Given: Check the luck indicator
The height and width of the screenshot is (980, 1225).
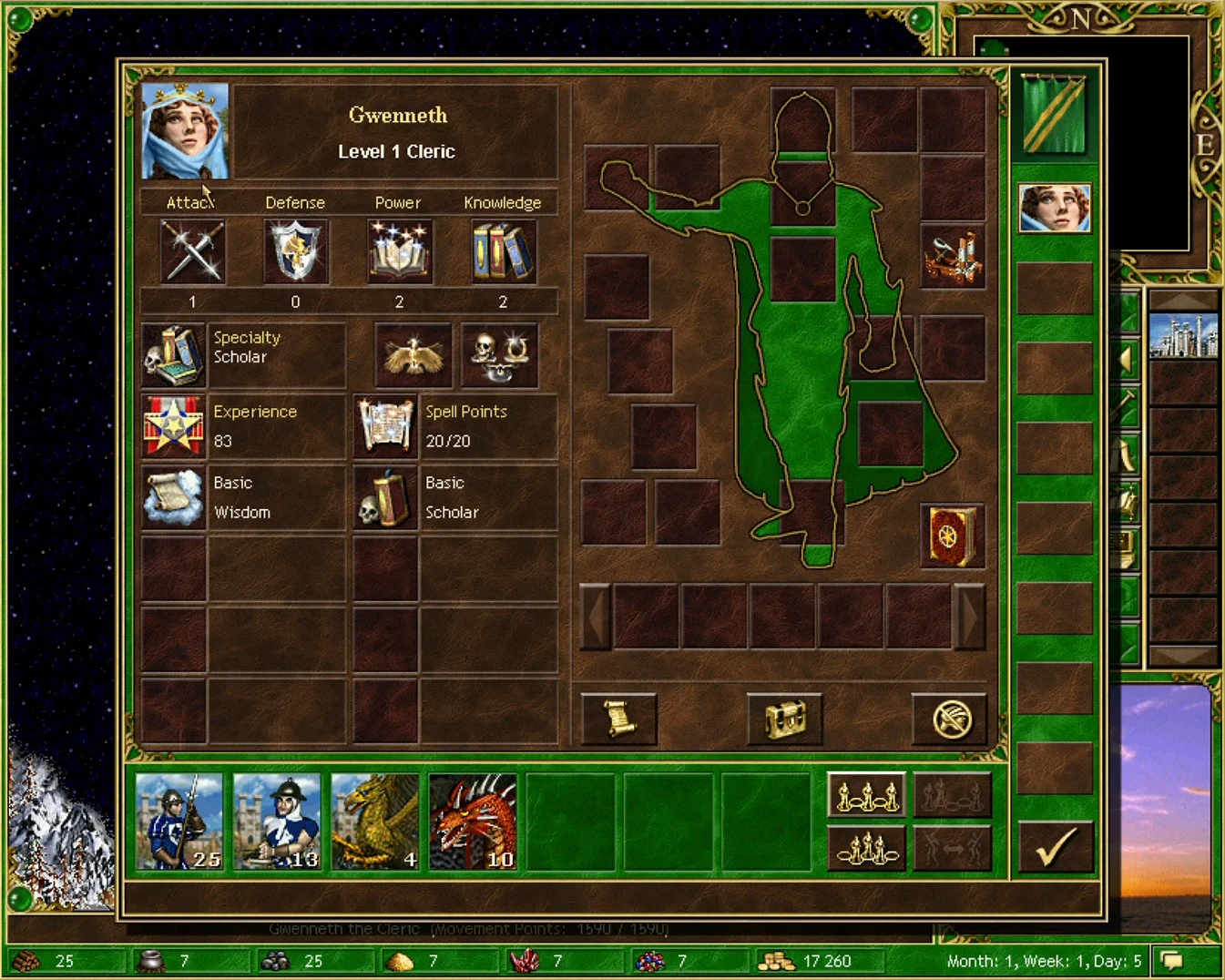Looking at the screenshot, I should pos(500,353).
